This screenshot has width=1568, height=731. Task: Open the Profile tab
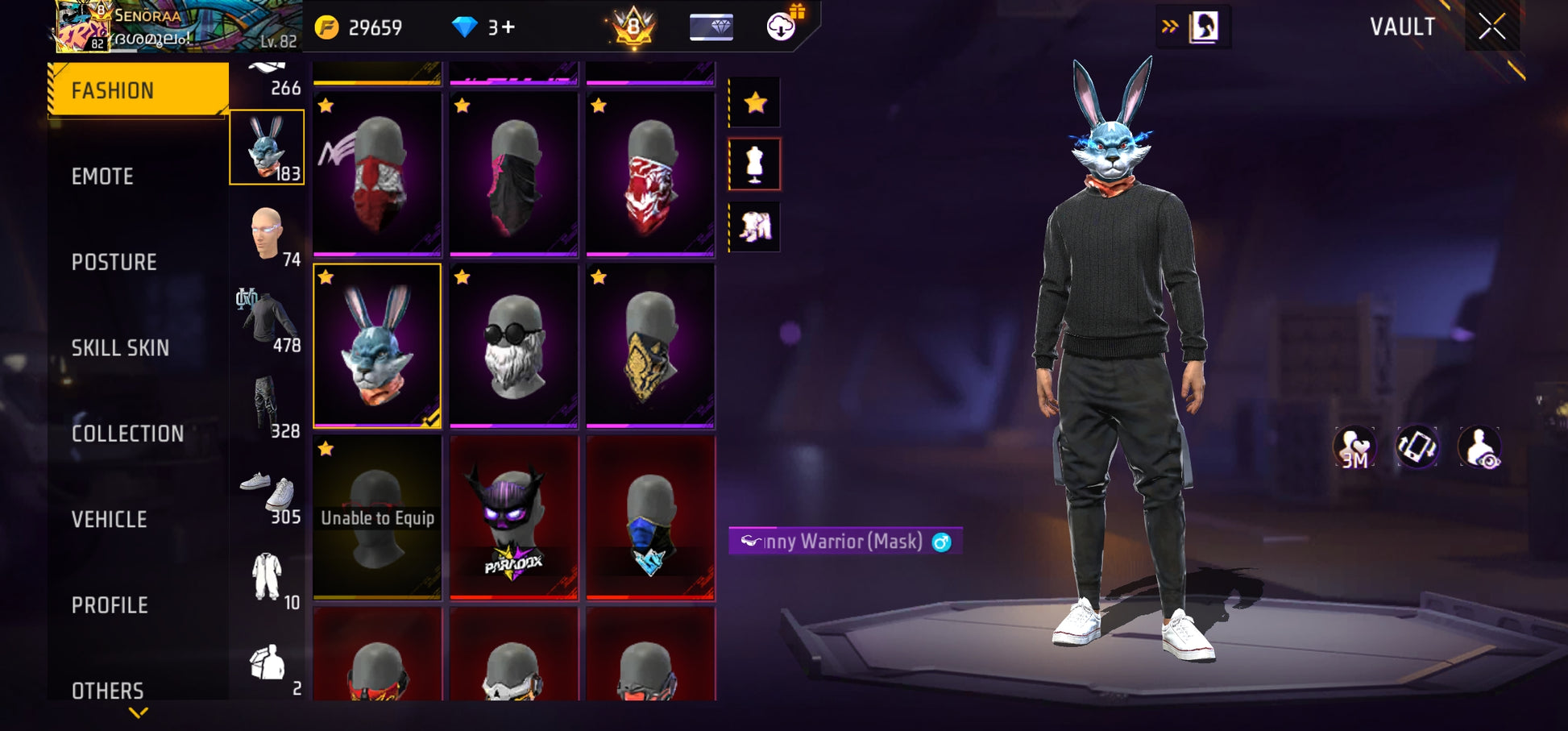click(x=110, y=605)
